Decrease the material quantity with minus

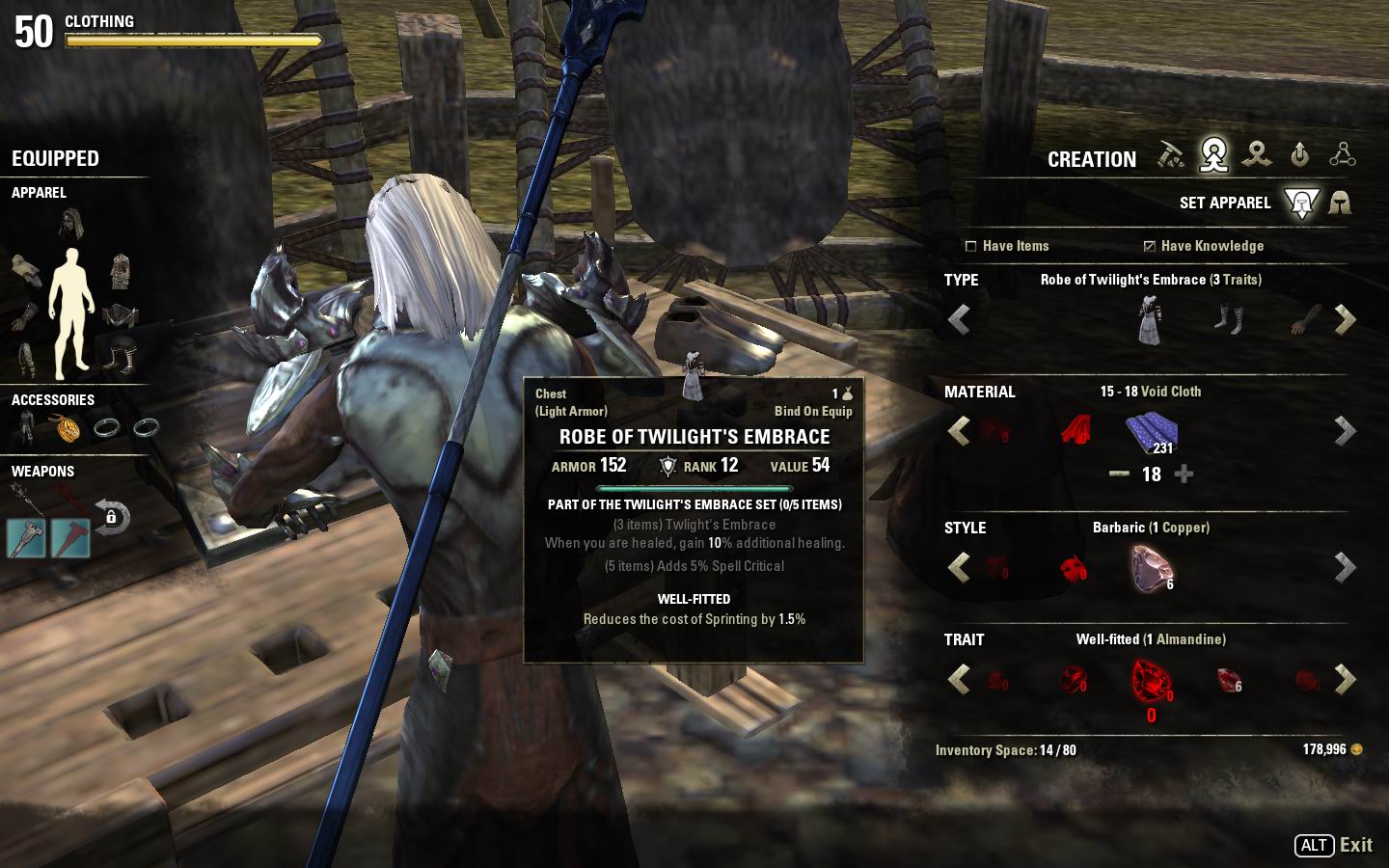1119,474
